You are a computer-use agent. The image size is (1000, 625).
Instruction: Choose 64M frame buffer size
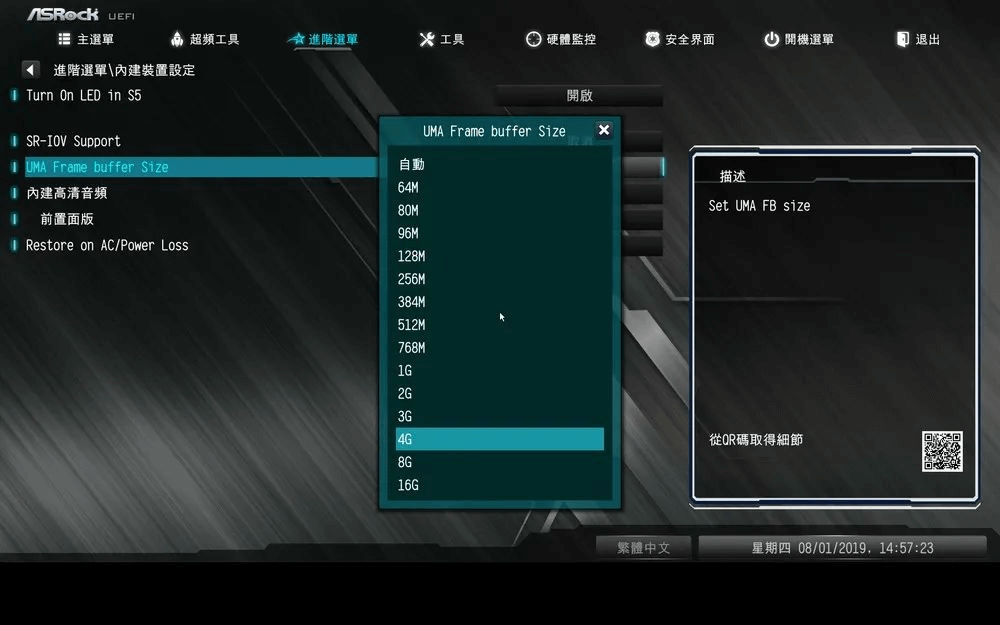click(x=408, y=187)
